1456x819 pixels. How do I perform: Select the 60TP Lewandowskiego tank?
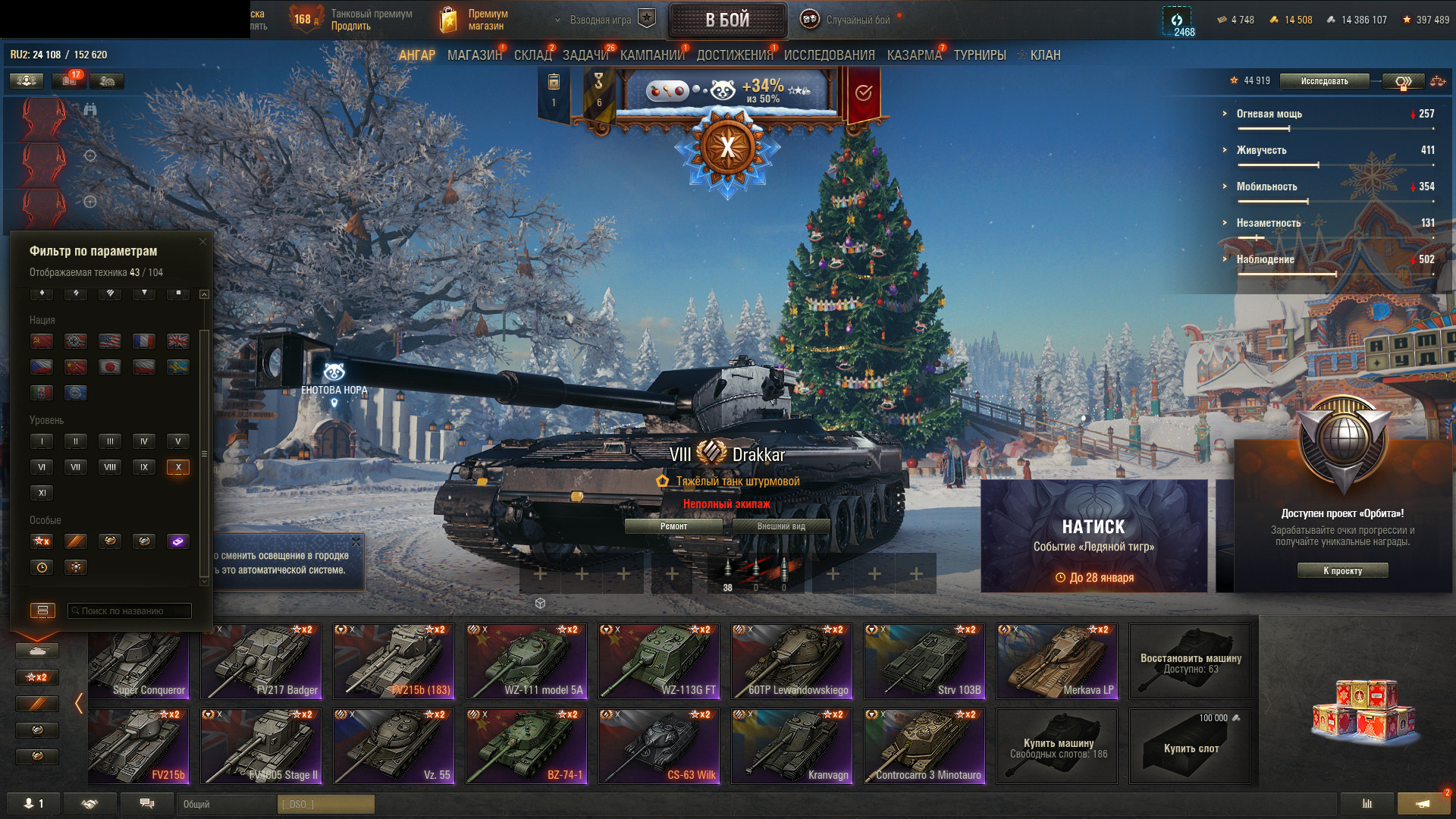792,661
